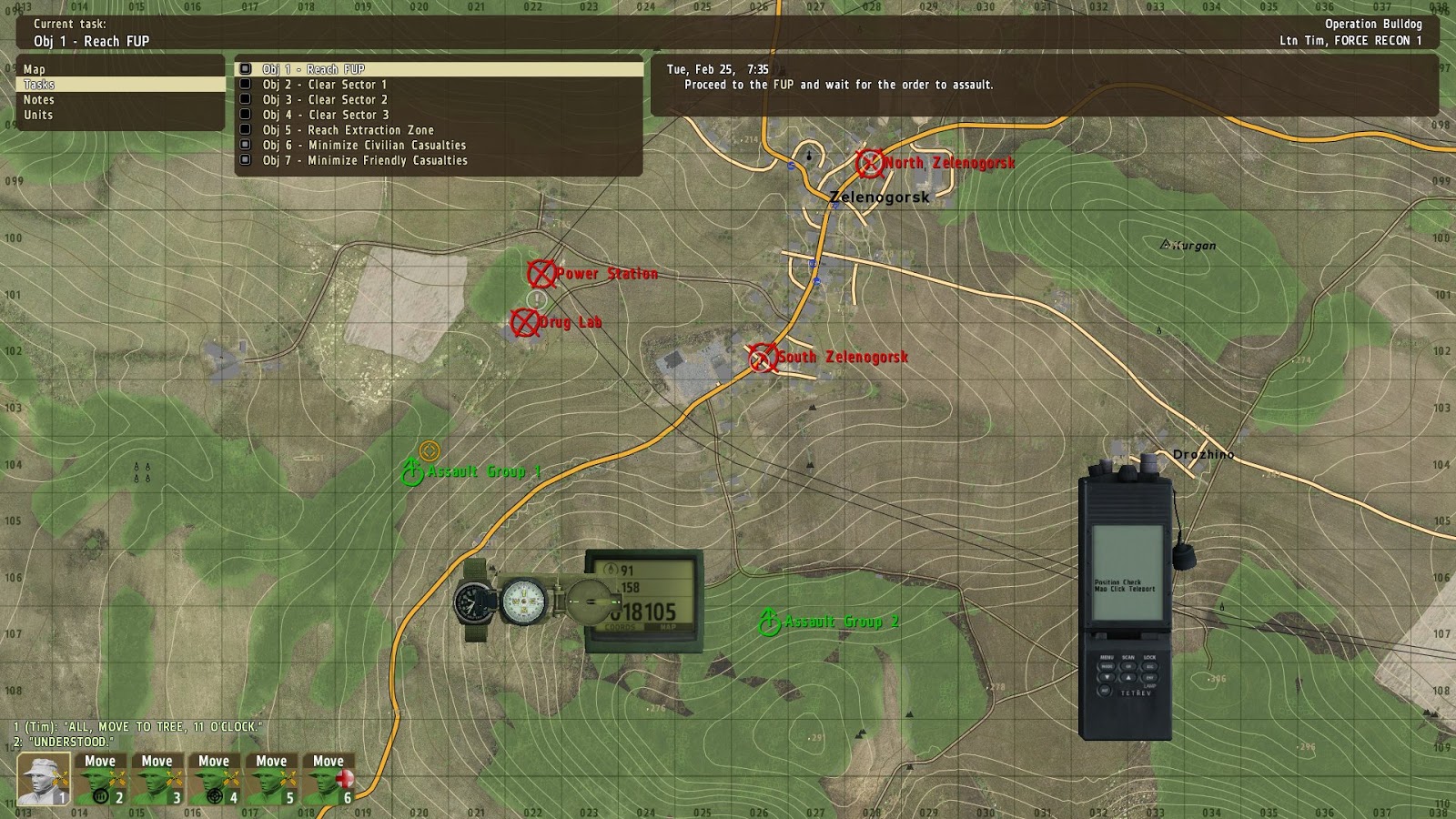Check the Obj 6 - Minimize Civilian Casualties box
The image size is (1456, 819).
[247, 145]
